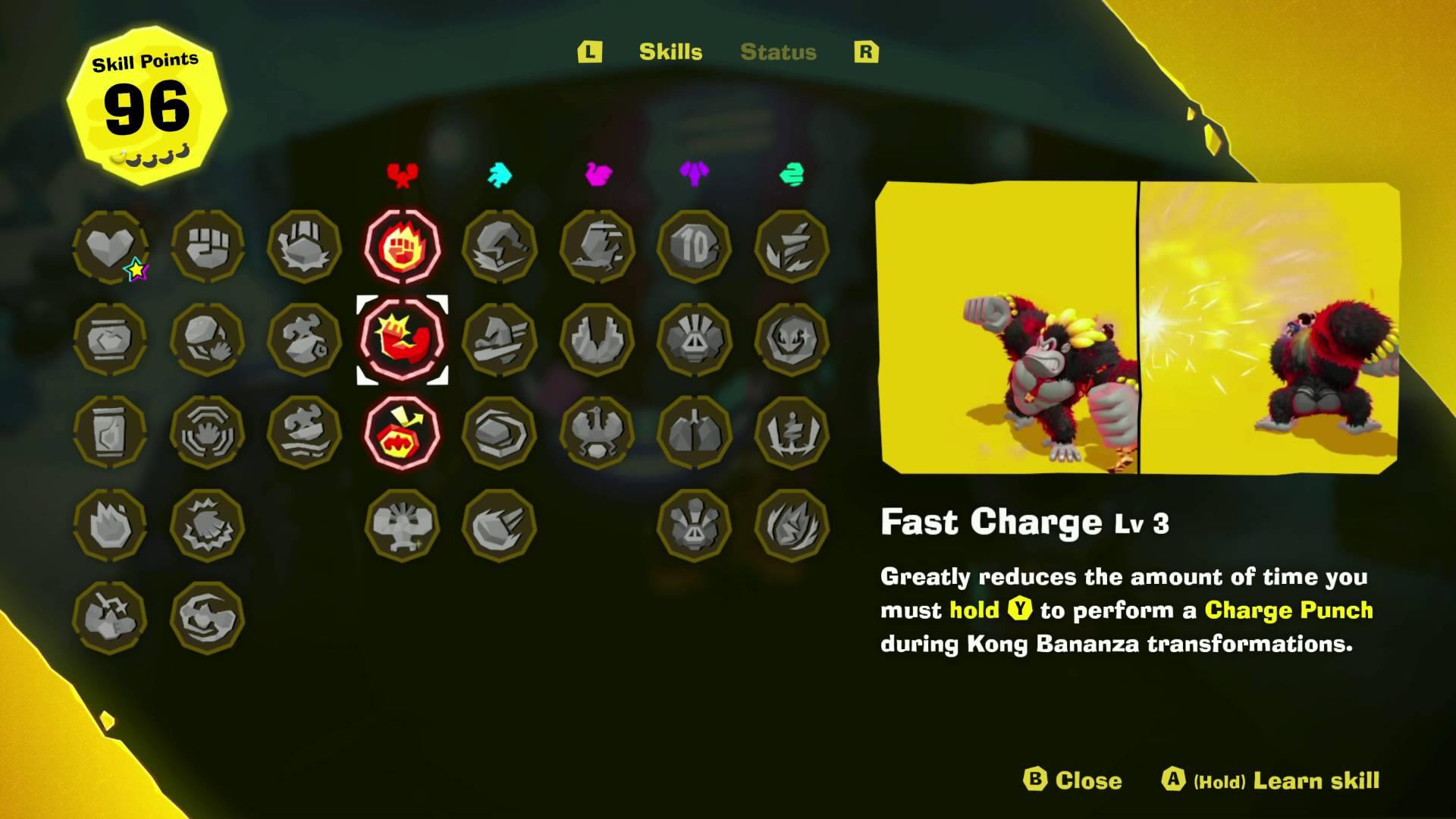Click the purple Elephant Bananza column emblem

click(x=694, y=175)
